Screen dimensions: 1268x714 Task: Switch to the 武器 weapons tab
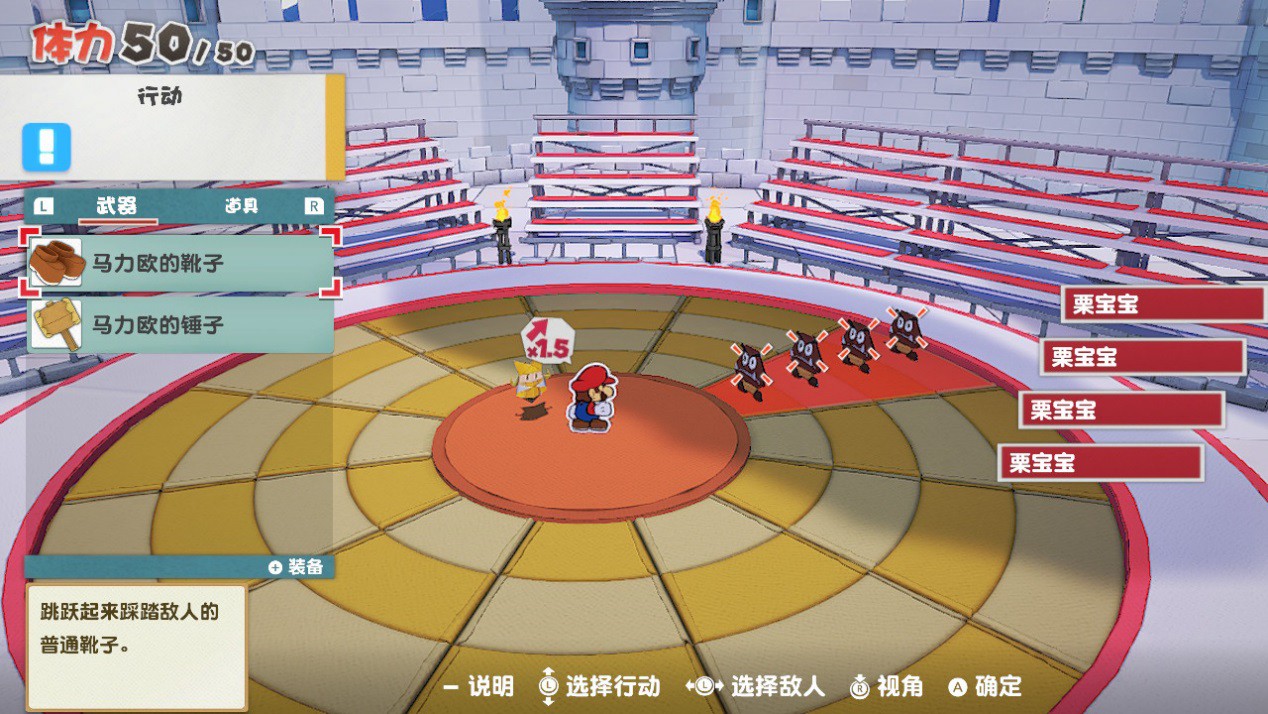click(116, 206)
